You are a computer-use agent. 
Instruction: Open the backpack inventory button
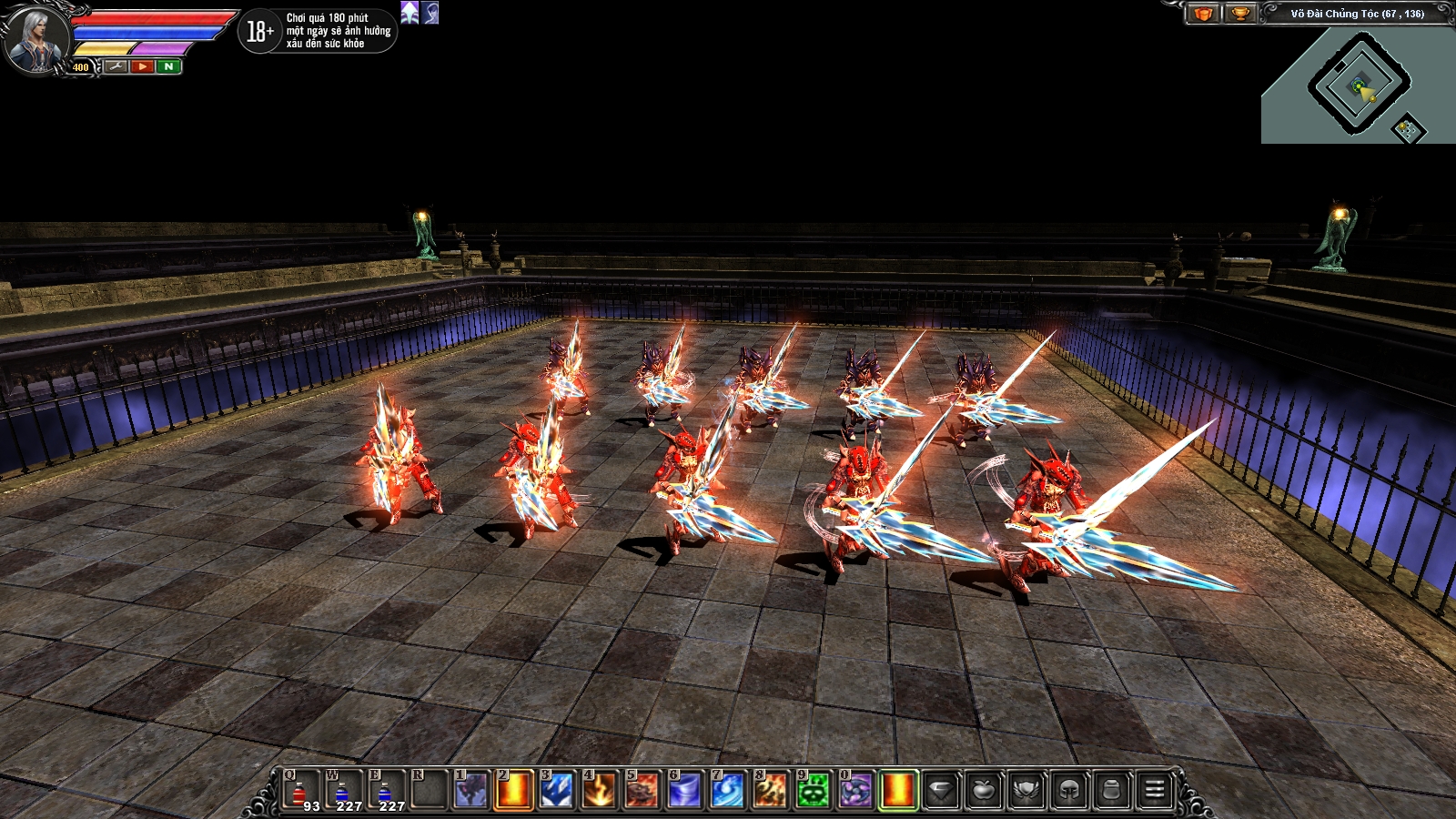point(1112,791)
